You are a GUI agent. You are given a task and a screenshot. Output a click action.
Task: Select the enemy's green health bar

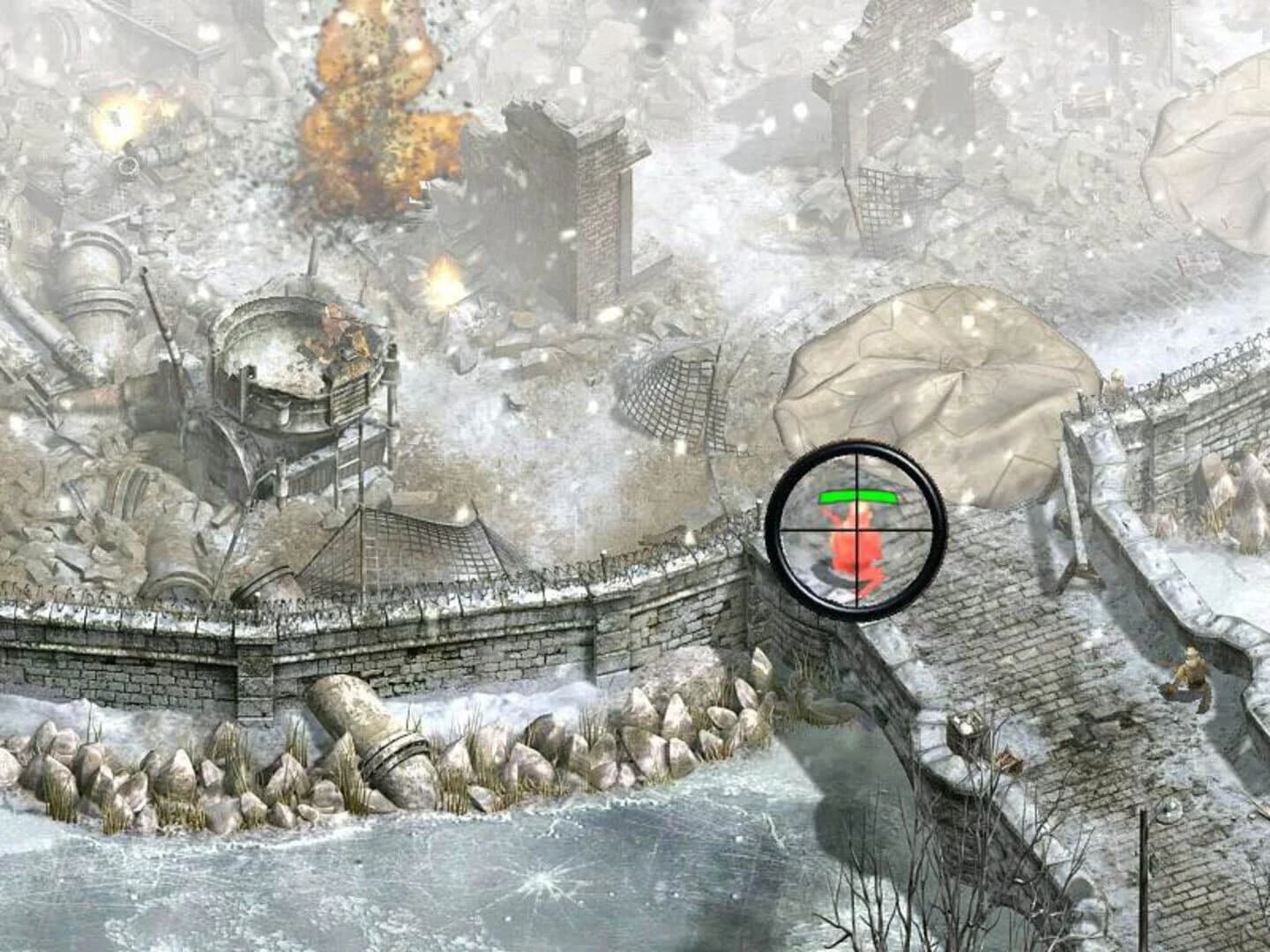(x=857, y=496)
